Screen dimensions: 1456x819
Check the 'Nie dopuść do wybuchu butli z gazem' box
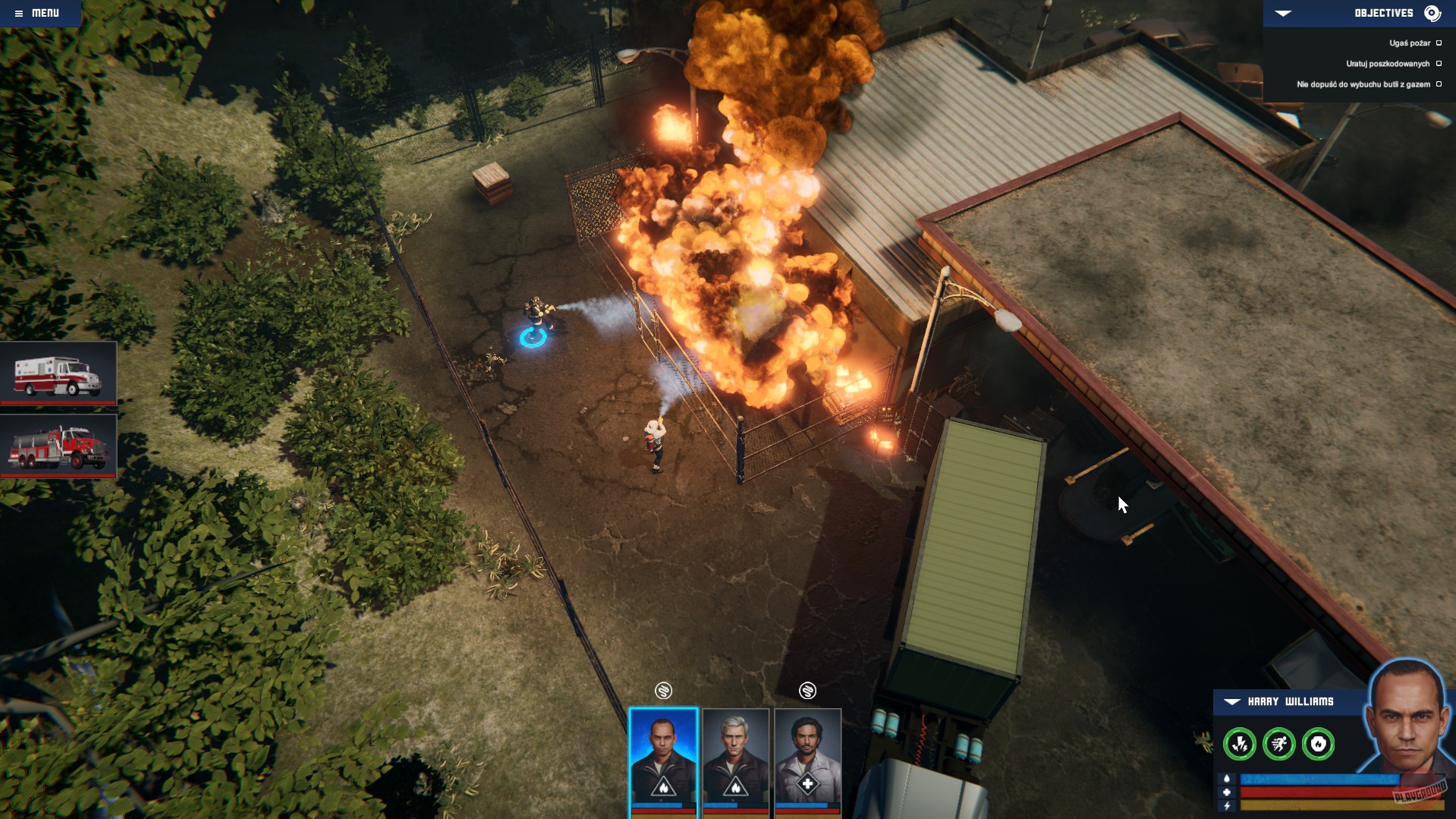point(1440,84)
